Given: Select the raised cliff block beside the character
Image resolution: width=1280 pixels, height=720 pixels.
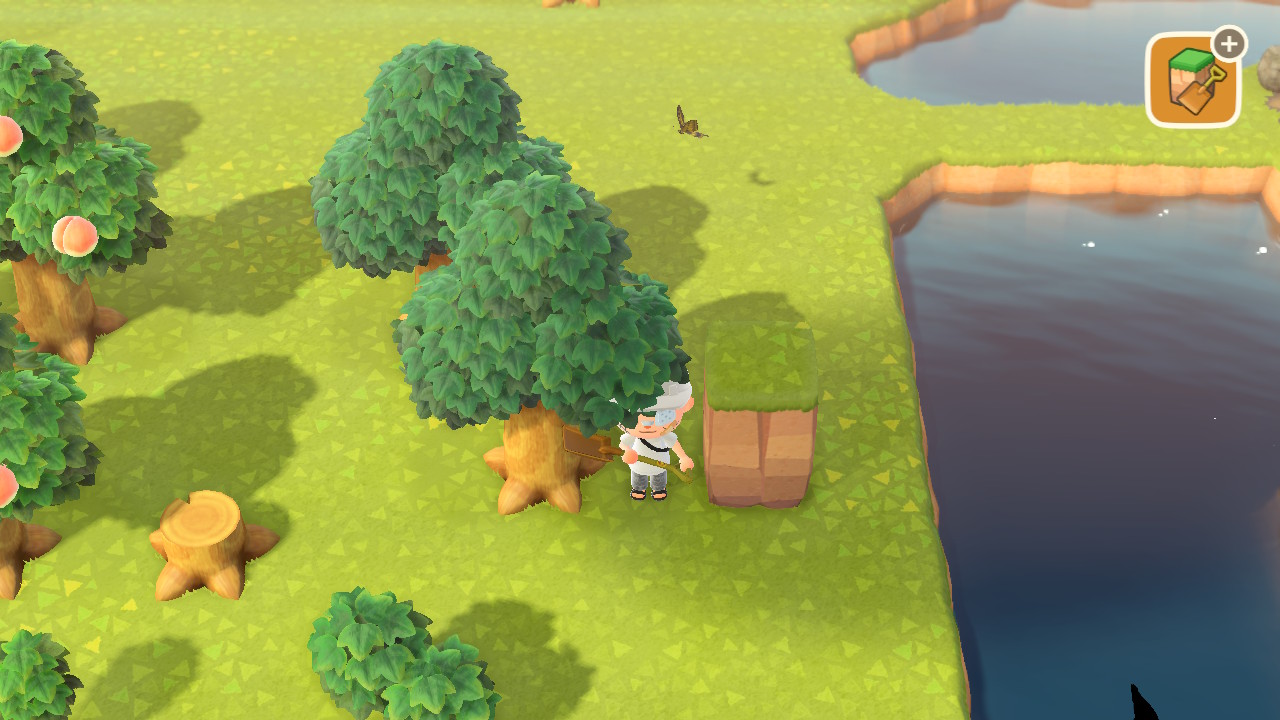Looking at the screenshot, I should pyautogui.click(x=755, y=410).
